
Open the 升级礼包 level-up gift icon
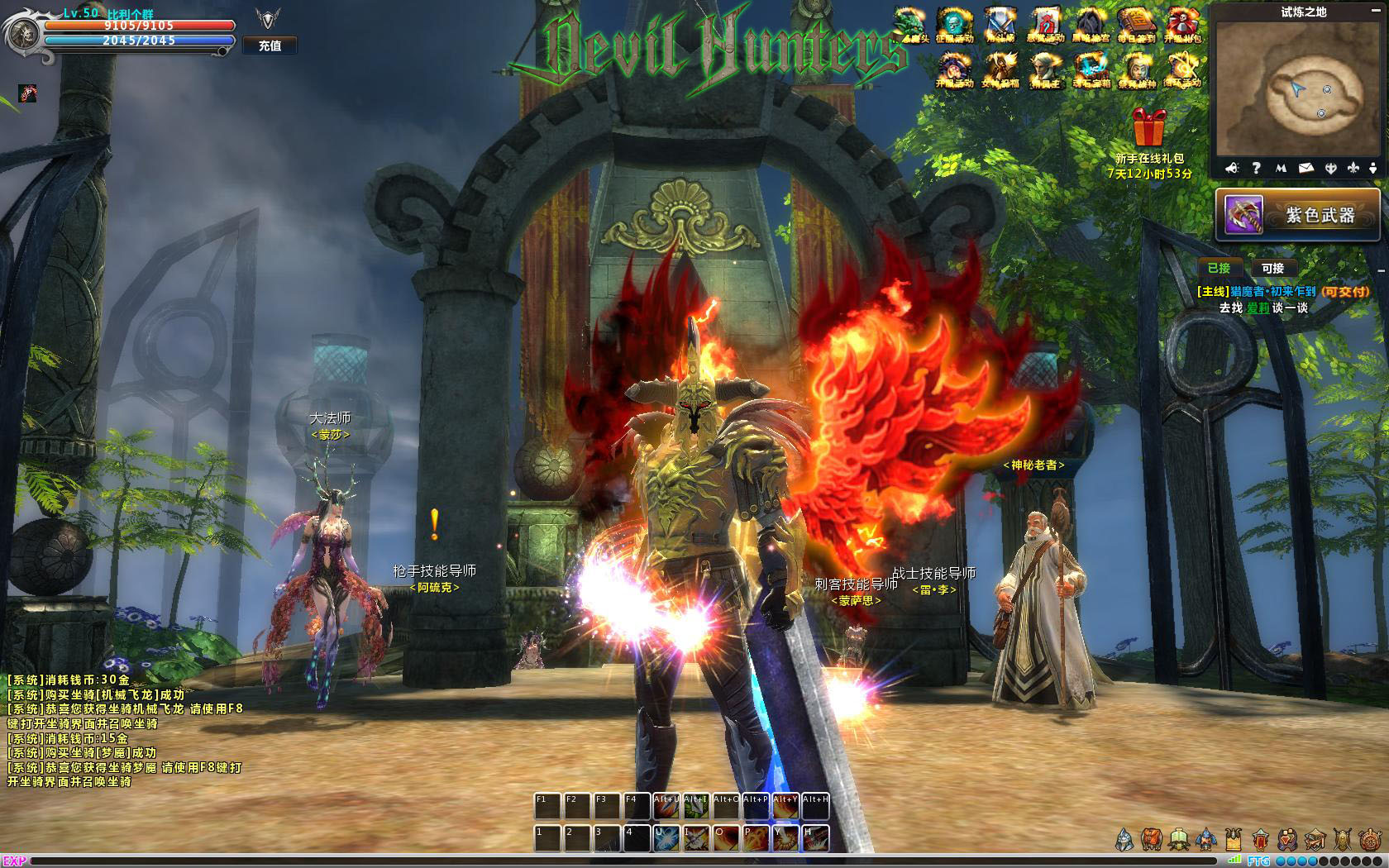point(1182,25)
